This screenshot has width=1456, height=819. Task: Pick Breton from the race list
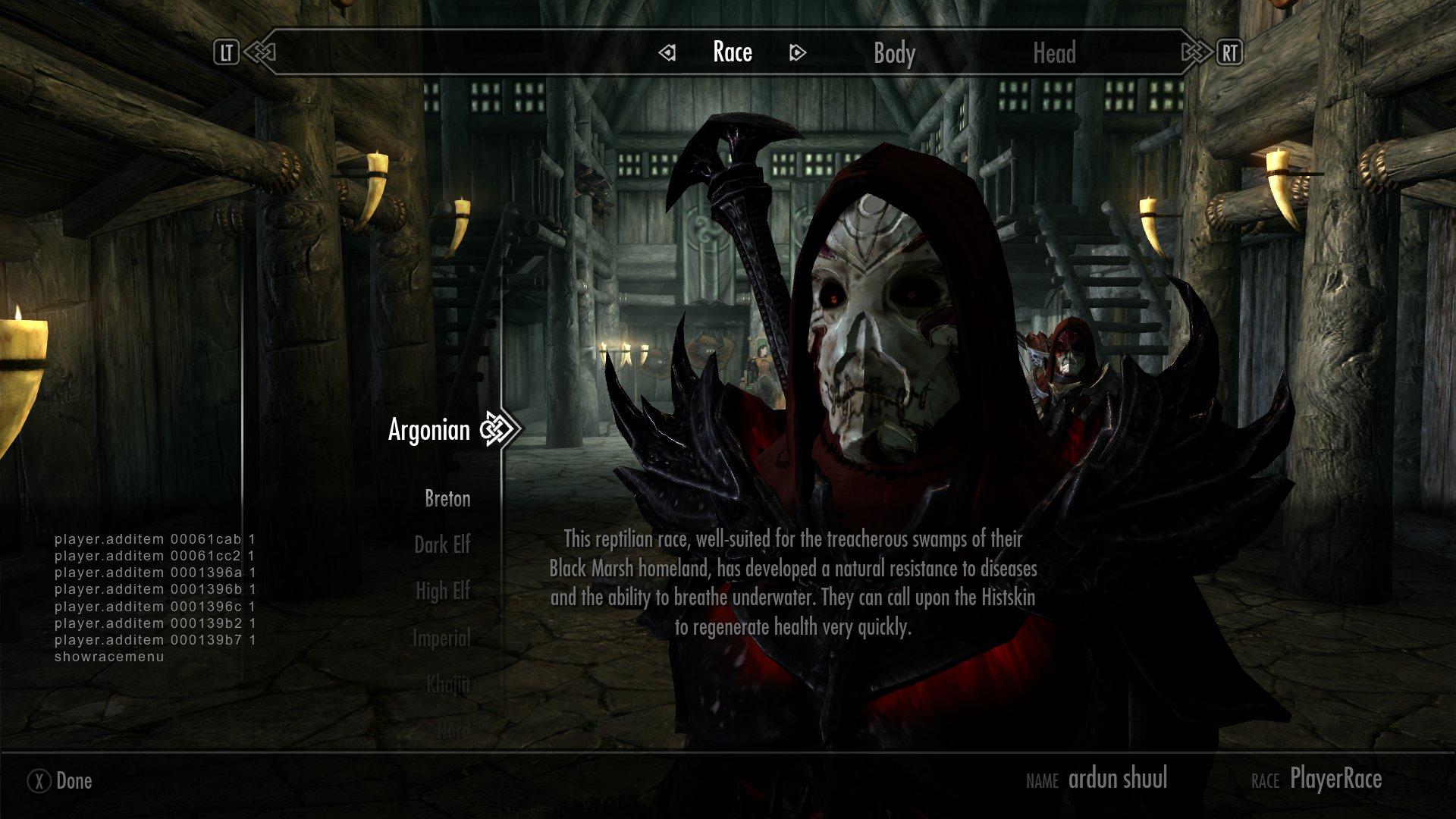point(447,499)
